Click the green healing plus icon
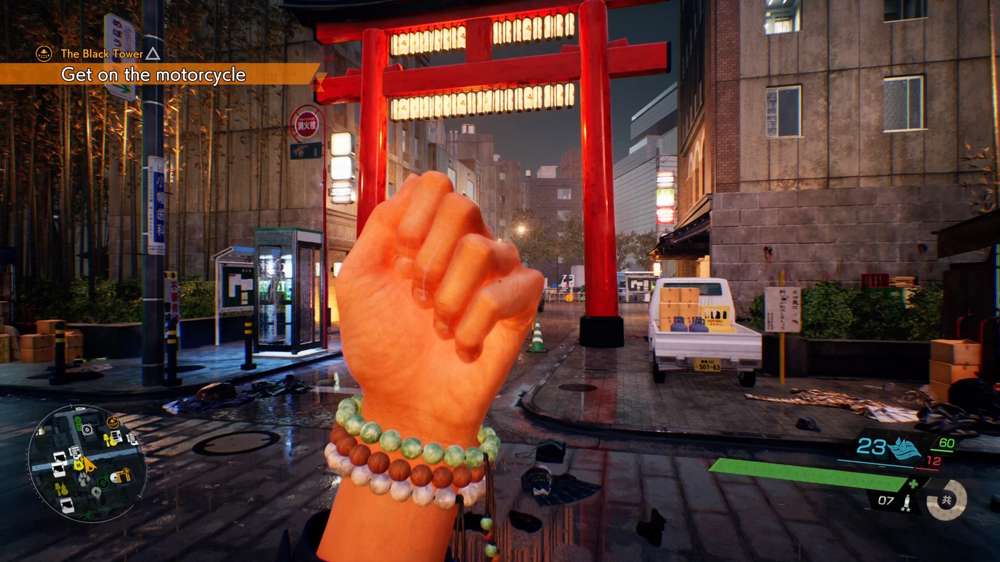The width and height of the screenshot is (1000, 562). [911, 484]
